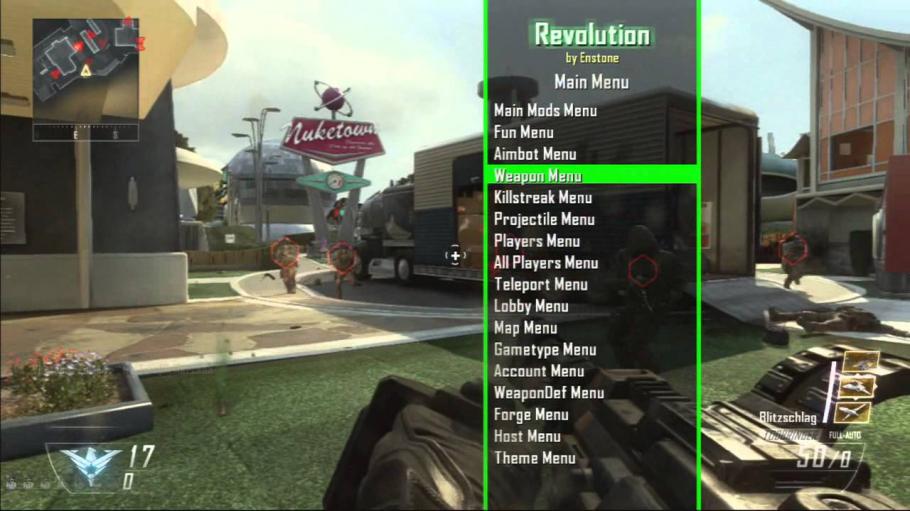The height and width of the screenshot is (511, 910).
Task: Choose the Gametype Menu entry
Action: (544, 350)
